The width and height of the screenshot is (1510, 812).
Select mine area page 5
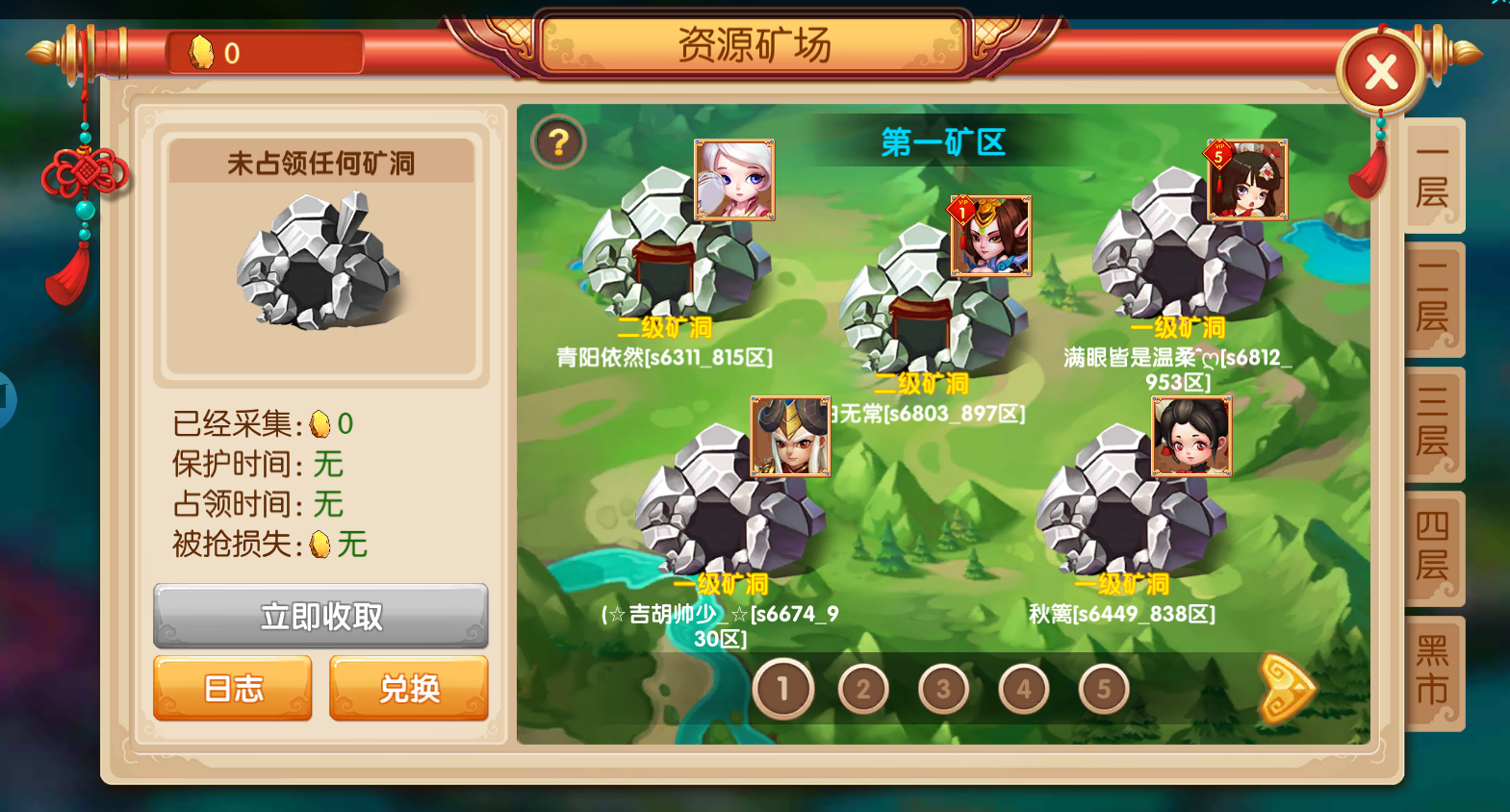[x=1103, y=689]
